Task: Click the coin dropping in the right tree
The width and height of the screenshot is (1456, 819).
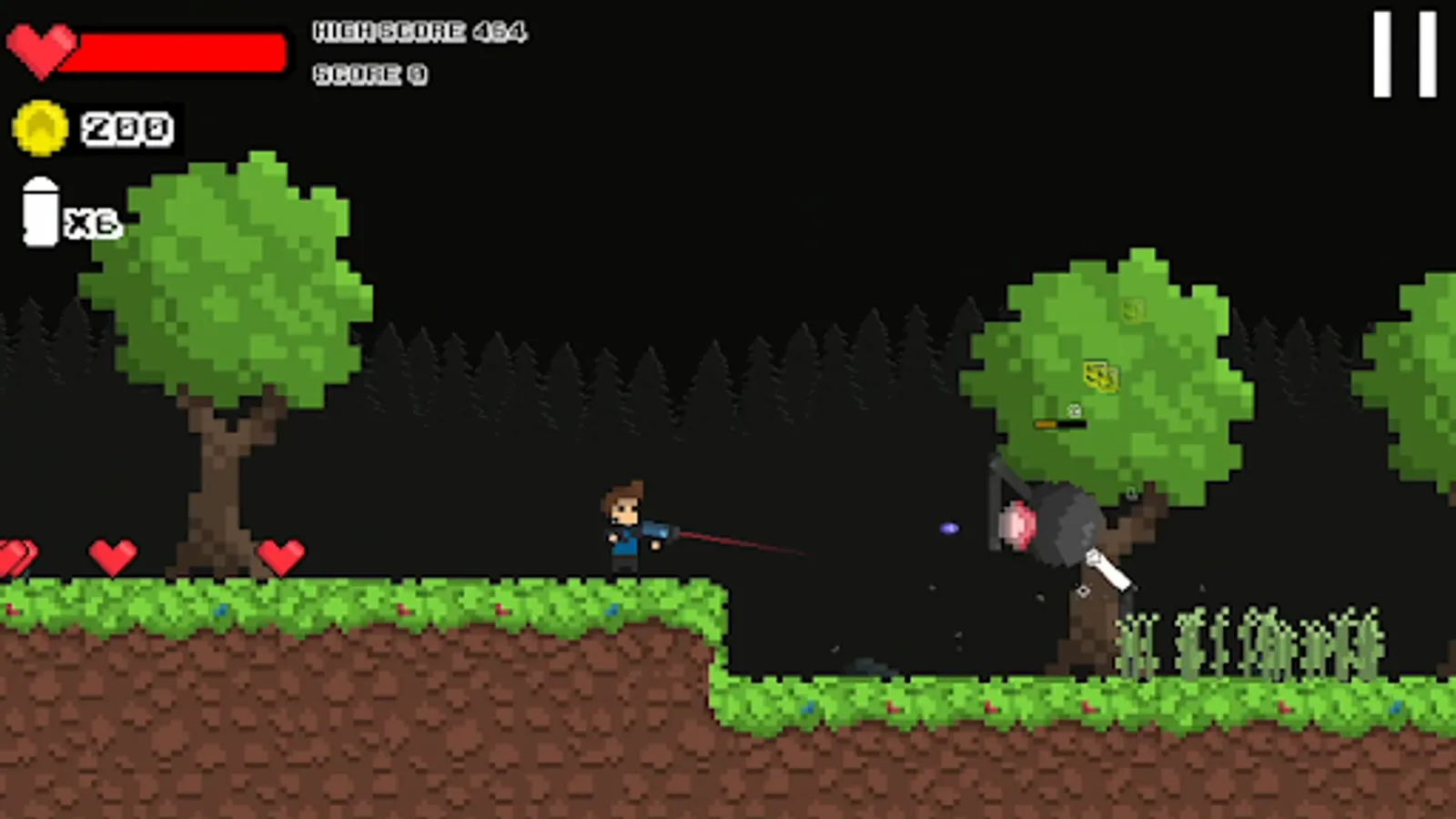Action: click(x=1134, y=309)
